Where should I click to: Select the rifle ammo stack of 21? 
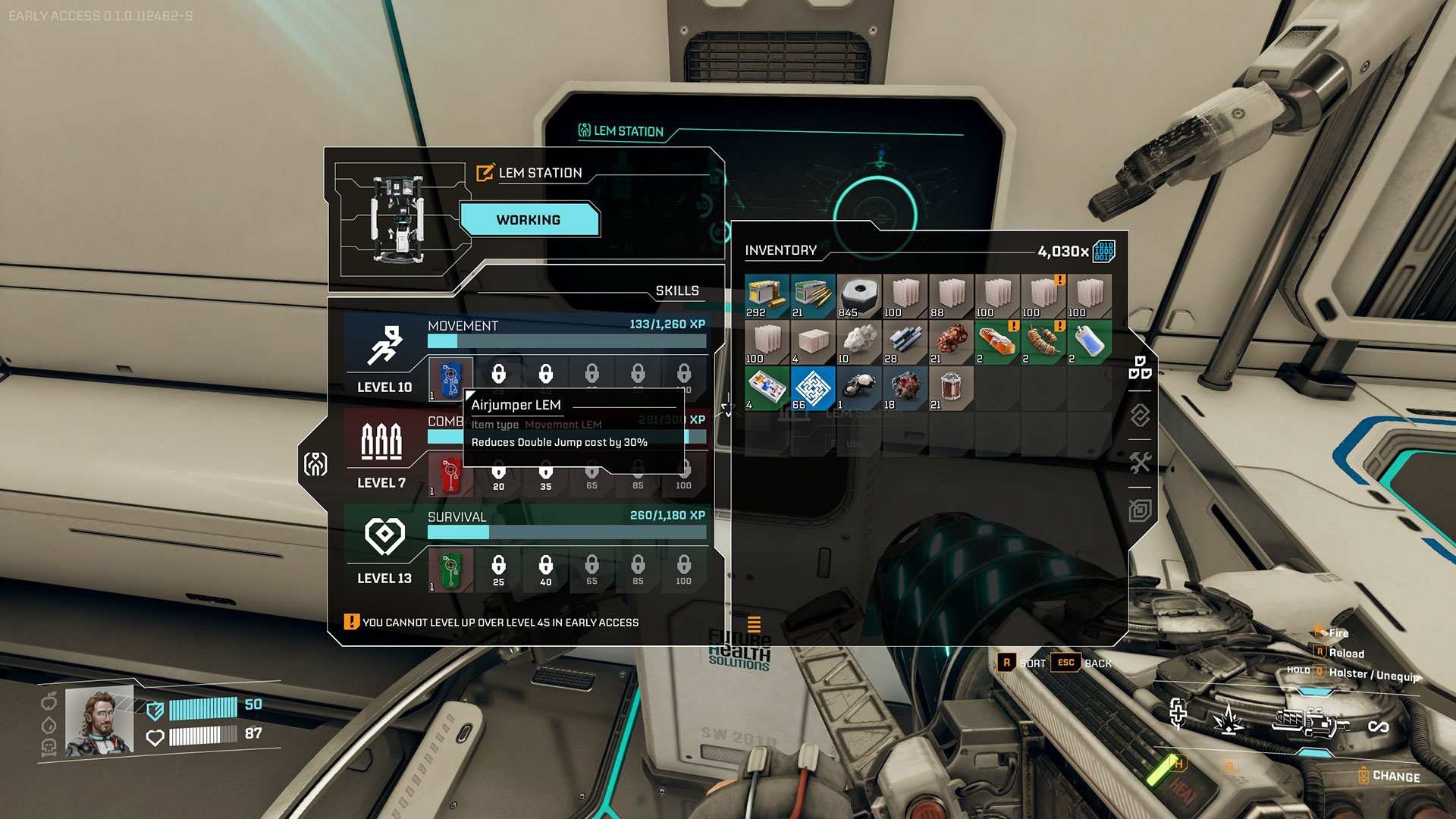[x=813, y=296]
